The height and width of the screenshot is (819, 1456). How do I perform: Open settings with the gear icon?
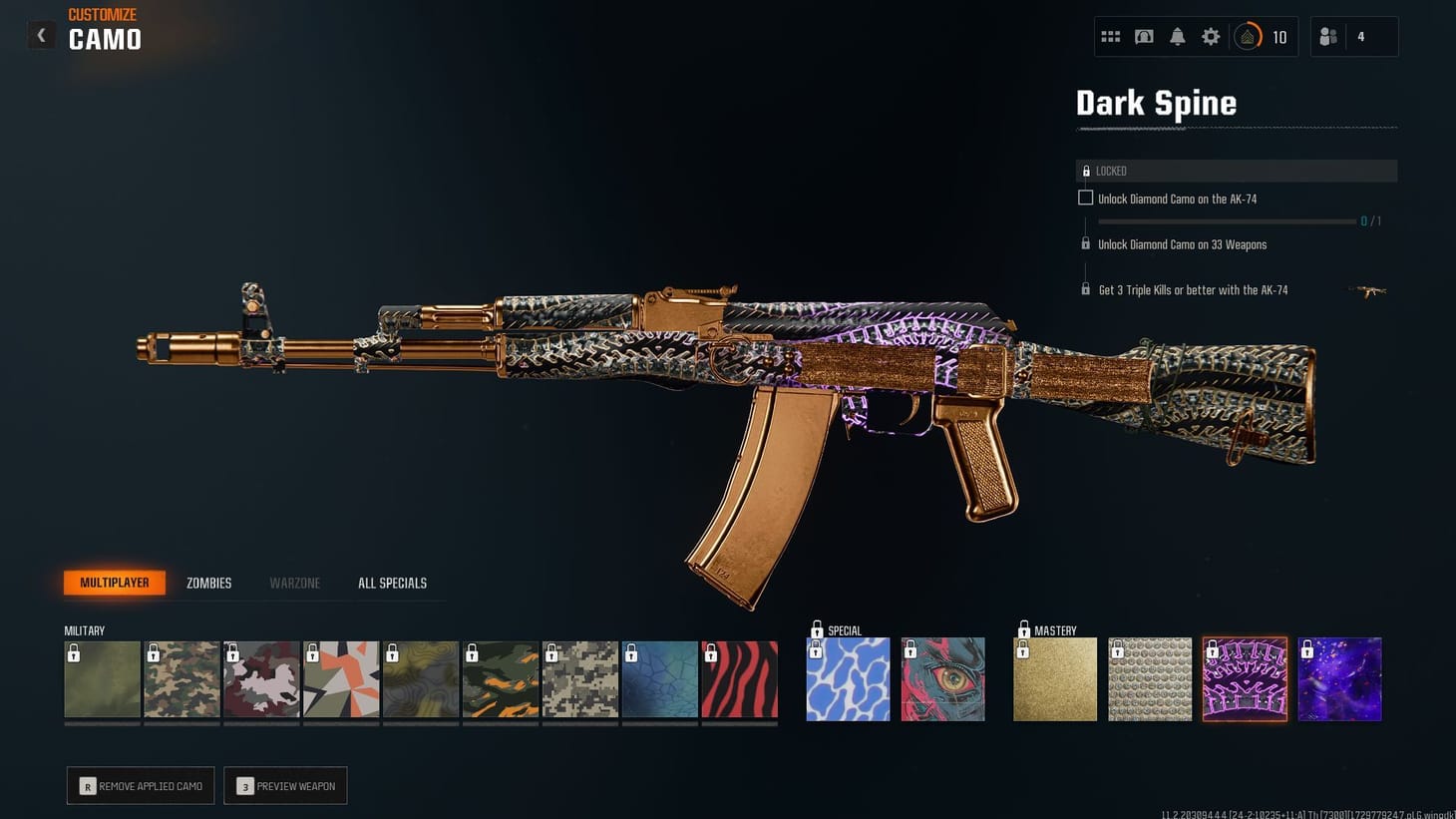[x=1211, y=36]
